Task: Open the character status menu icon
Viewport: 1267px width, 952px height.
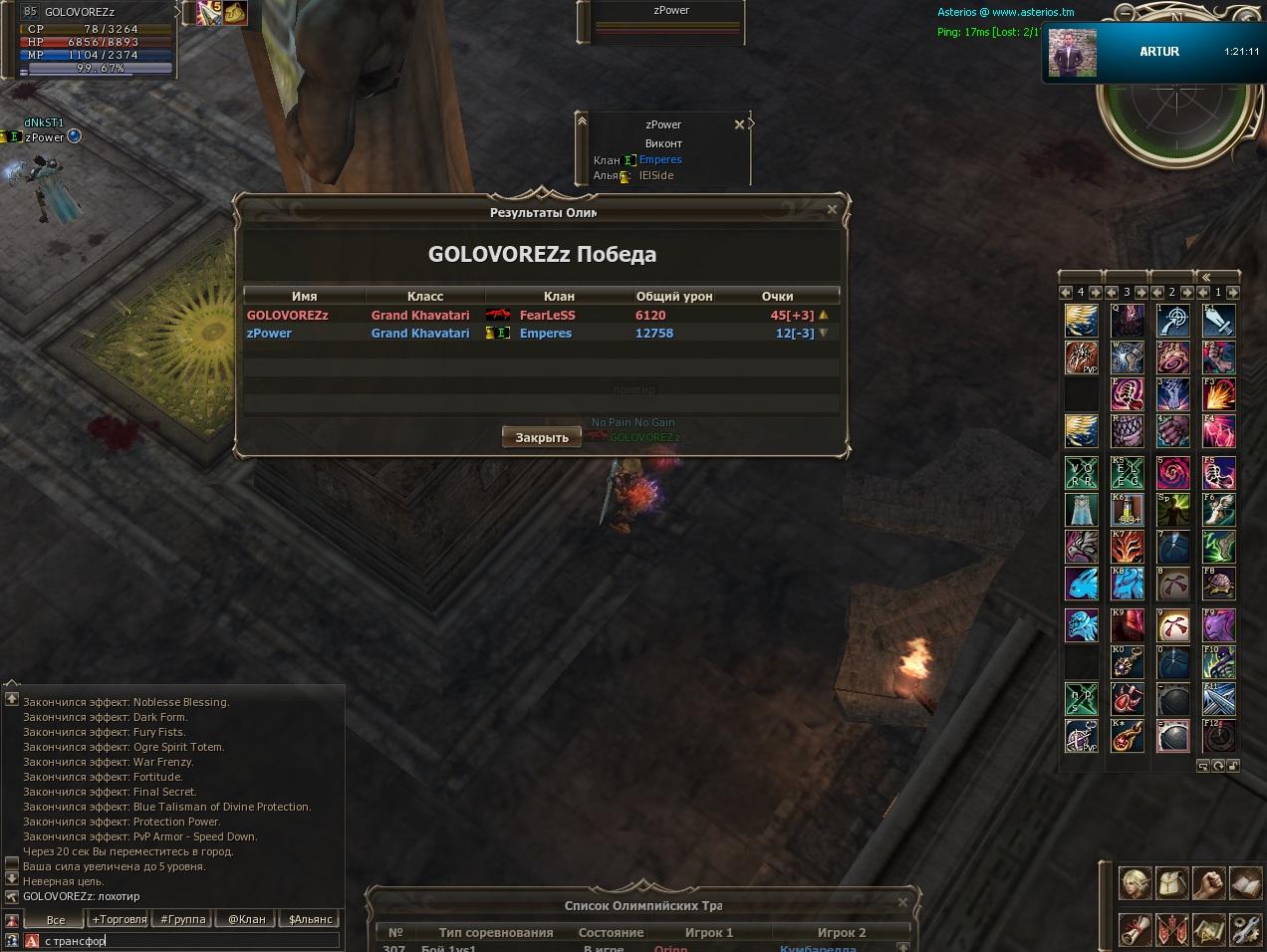Action: point(1136,883)
